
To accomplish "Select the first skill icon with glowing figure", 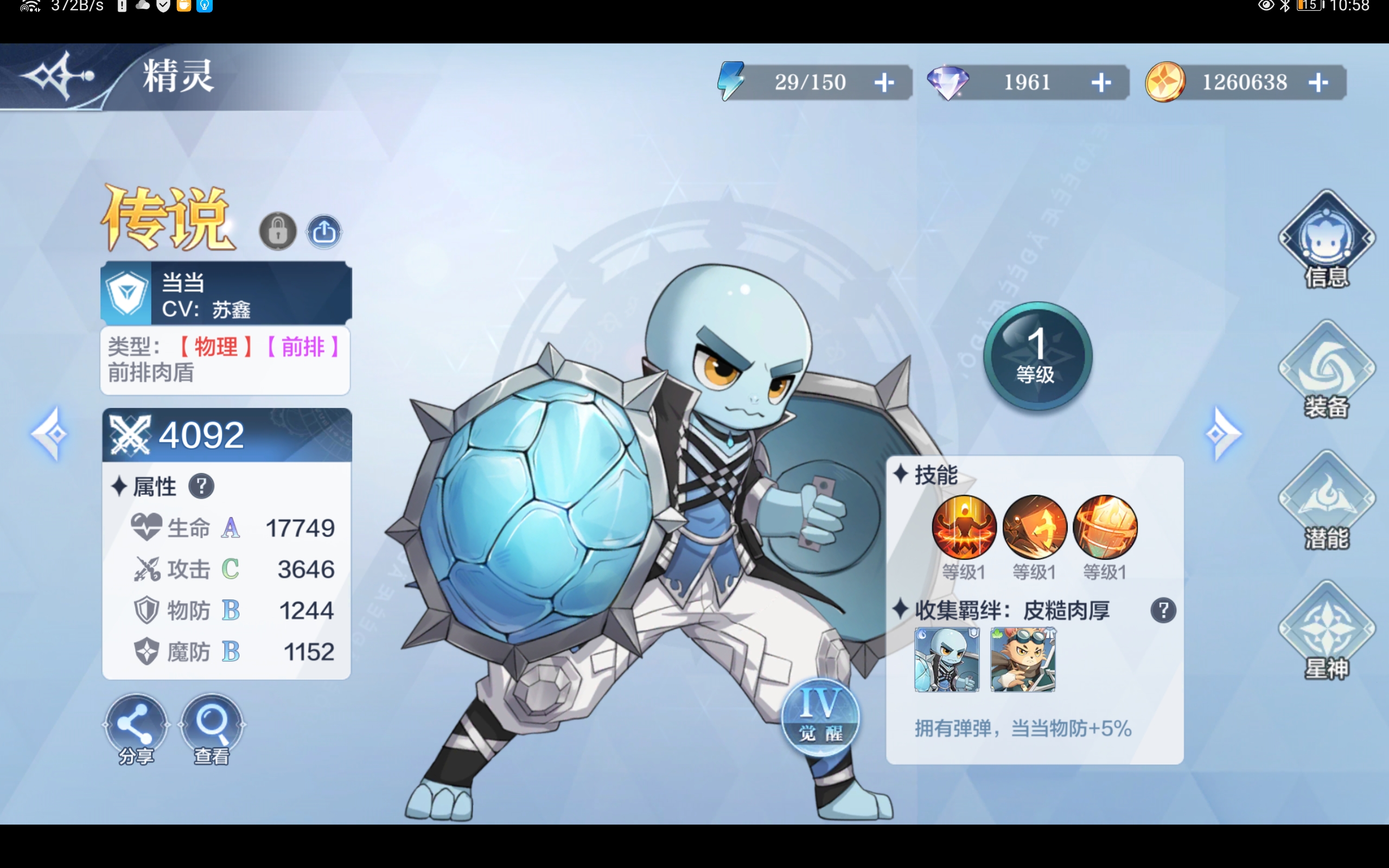I will pyautogui.click(x=964, y=527).
